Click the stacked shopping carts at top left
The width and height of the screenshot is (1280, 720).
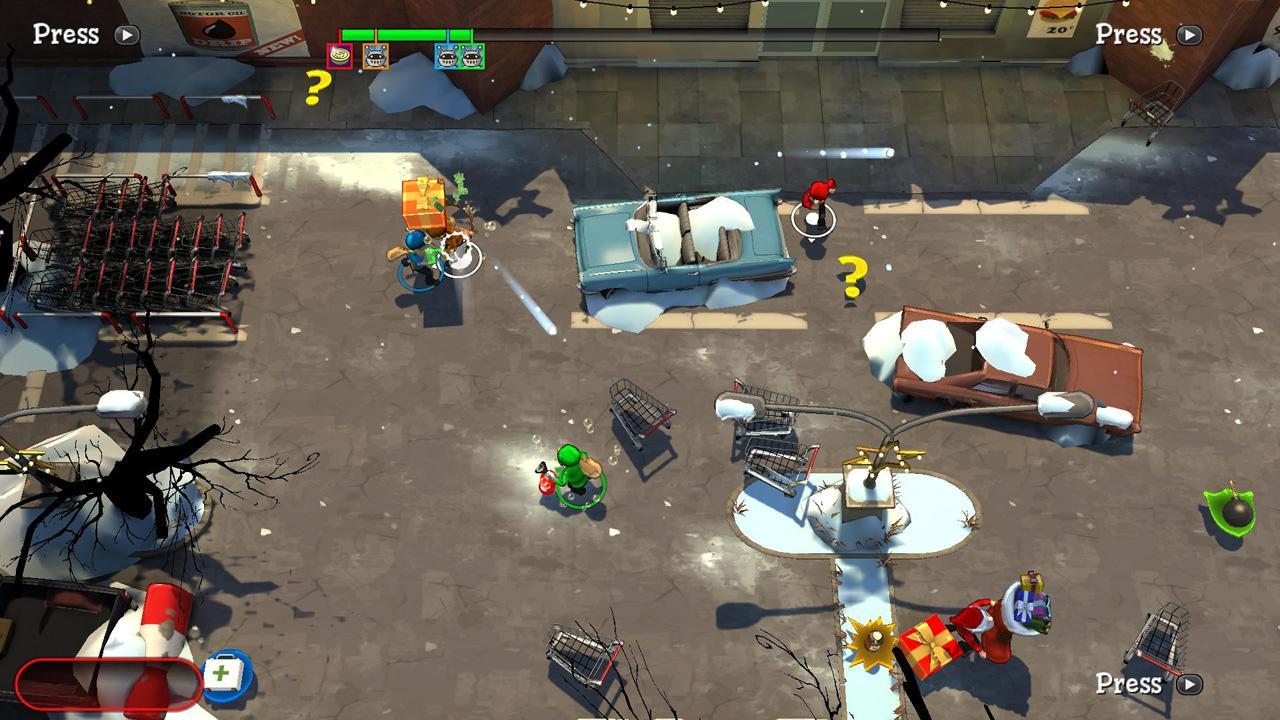130,250
